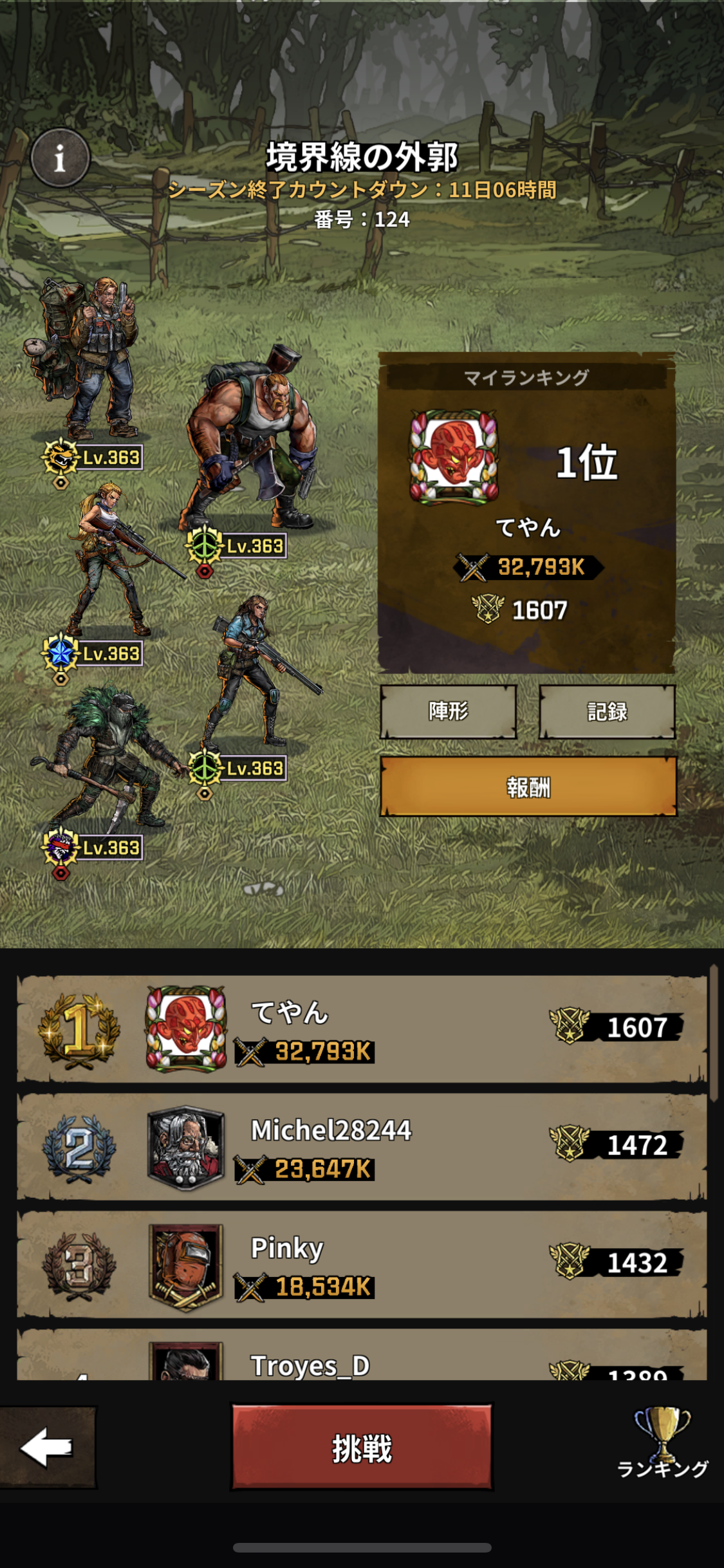Open the 報酬 rewards panel
This screenshot has width=724, height=1568.
[x=528, y=787]
